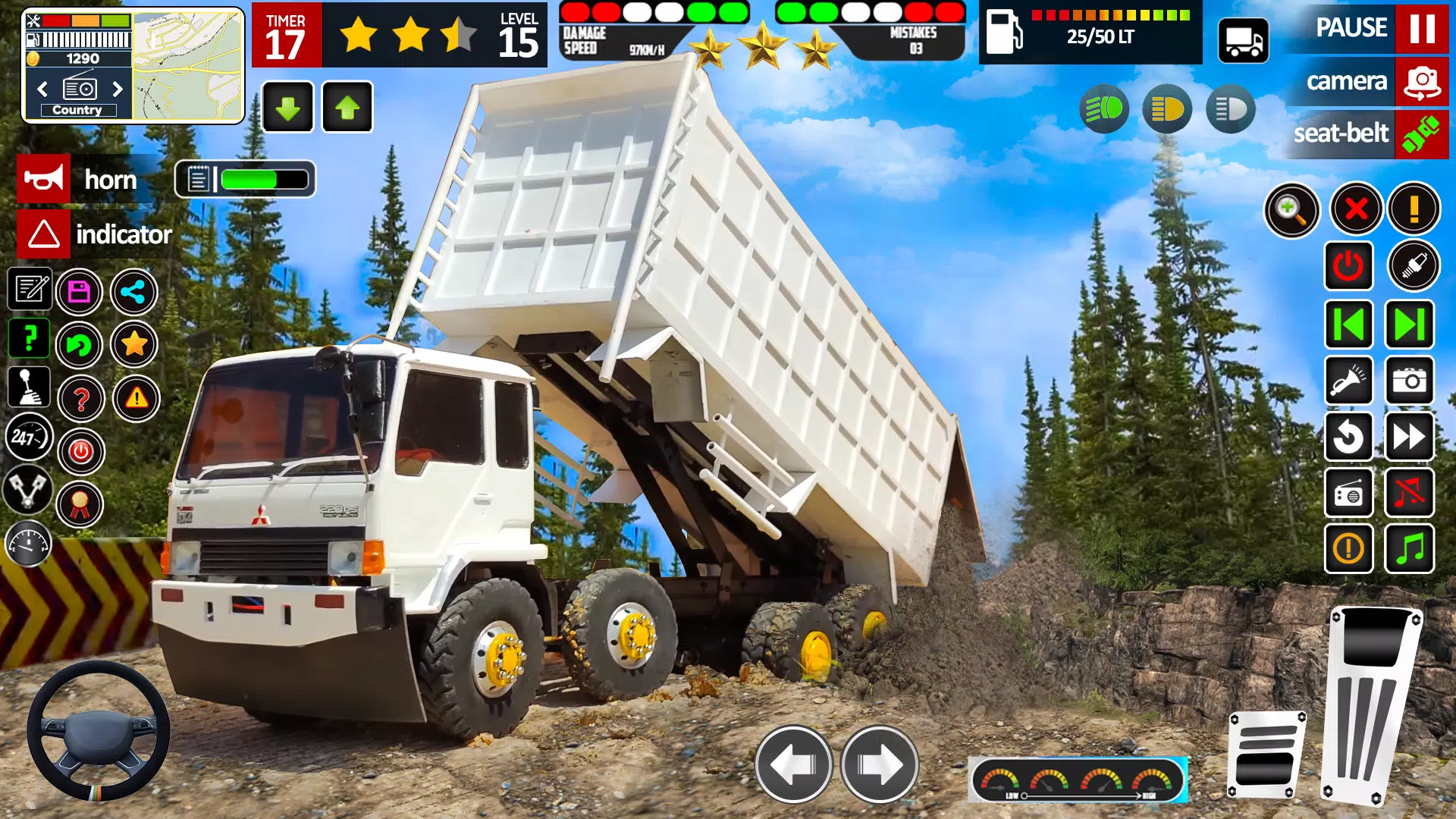
Task: Steer right with the right arrow button
Action: 880,764
